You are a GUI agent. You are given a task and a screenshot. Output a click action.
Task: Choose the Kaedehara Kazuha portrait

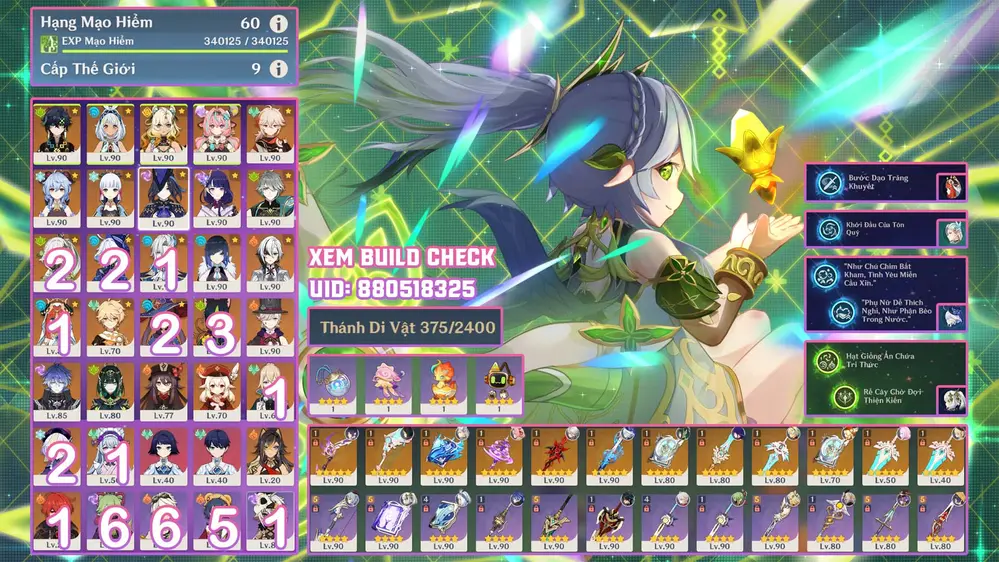269,133
